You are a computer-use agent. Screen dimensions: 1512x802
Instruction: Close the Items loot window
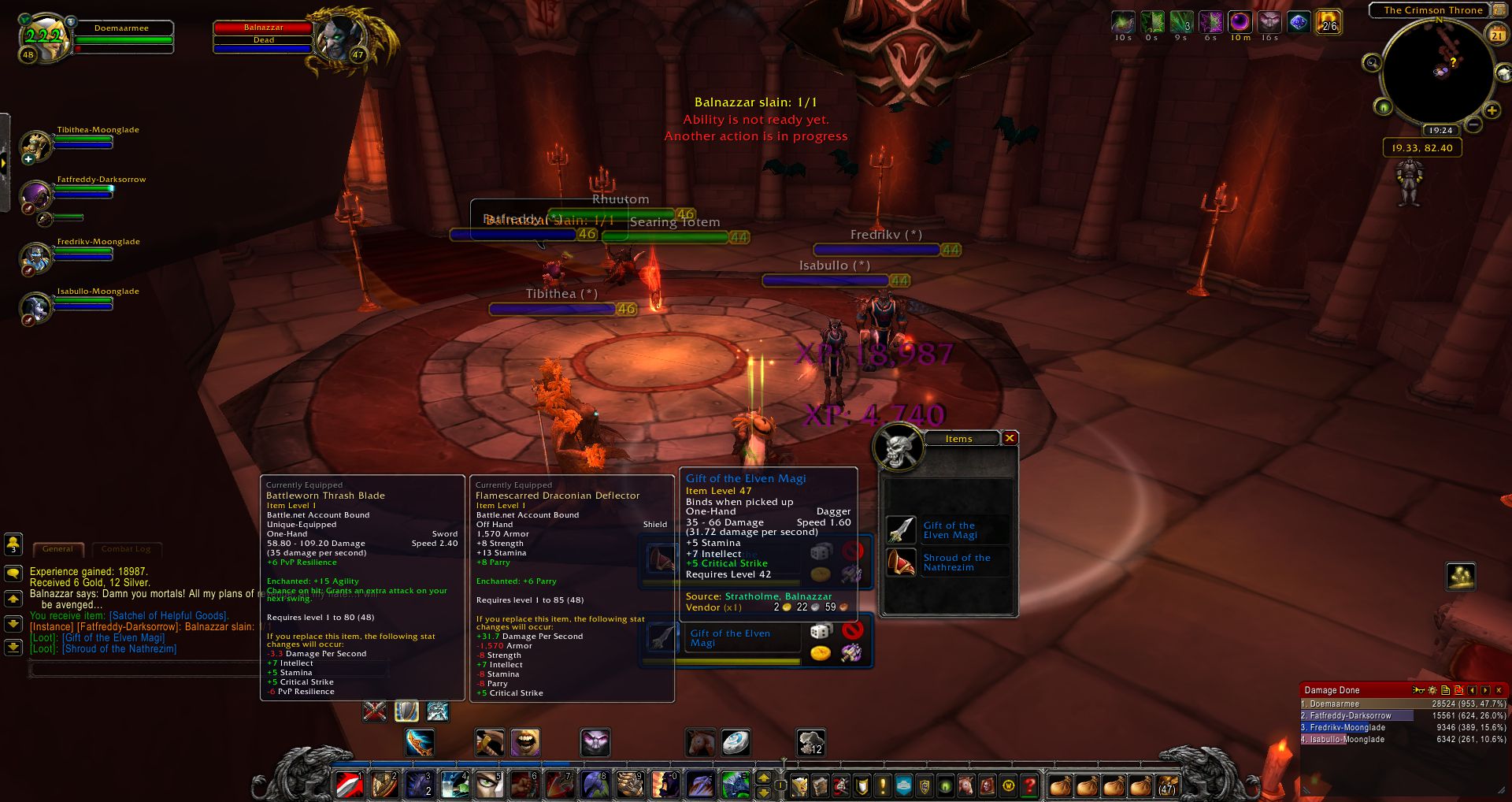point(1010,438)
